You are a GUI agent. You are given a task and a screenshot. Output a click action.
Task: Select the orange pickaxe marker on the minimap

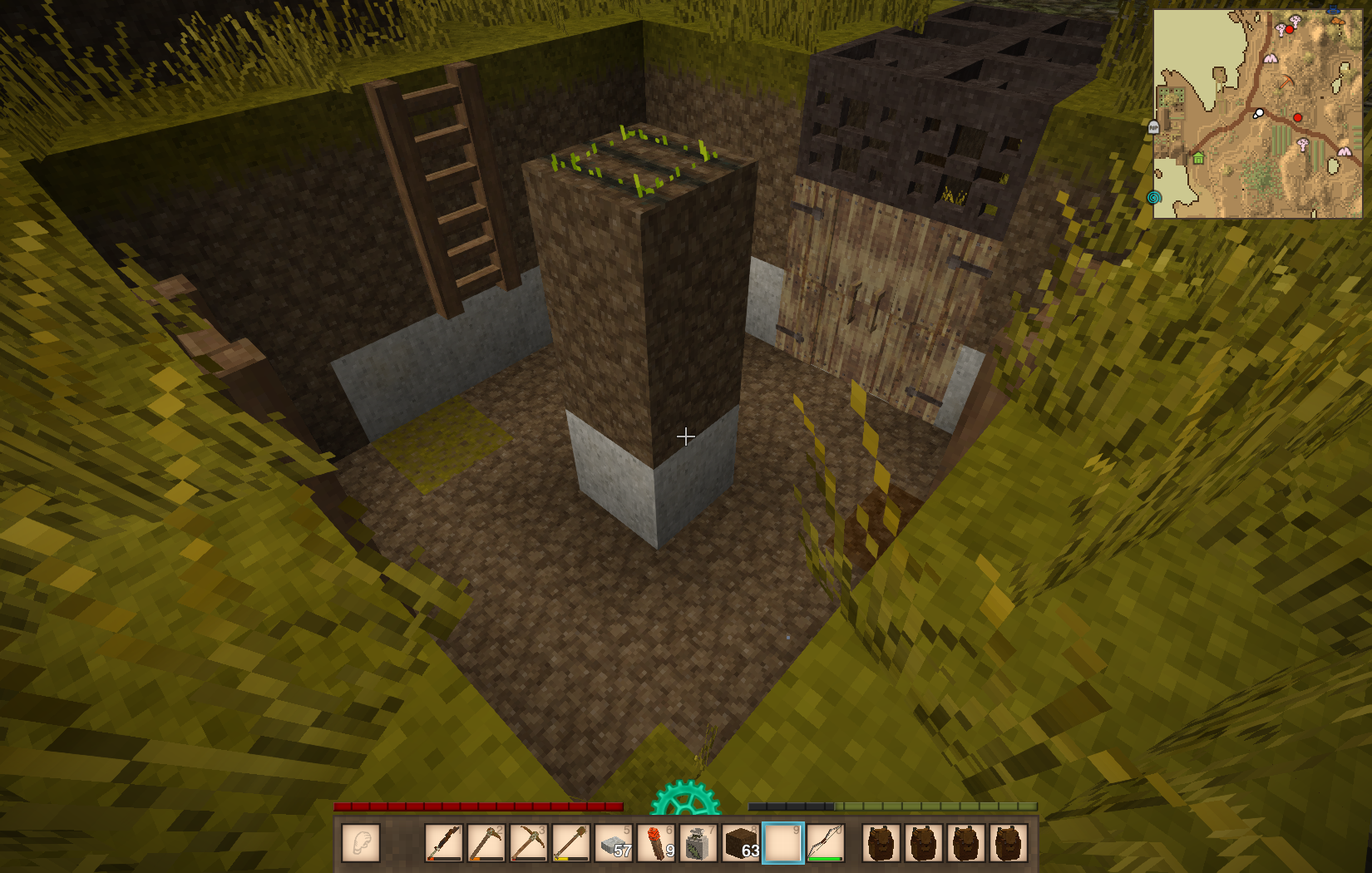[1286, 82]
